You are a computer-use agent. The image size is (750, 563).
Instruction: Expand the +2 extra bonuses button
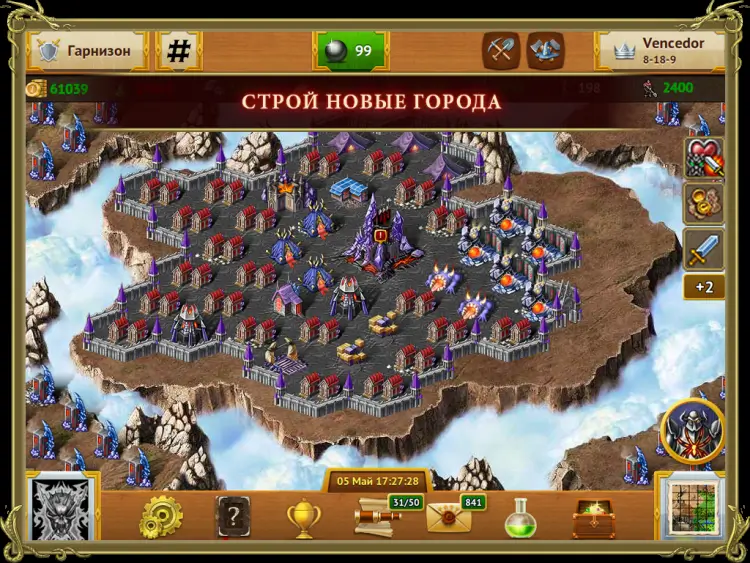[x=704, y=288]
